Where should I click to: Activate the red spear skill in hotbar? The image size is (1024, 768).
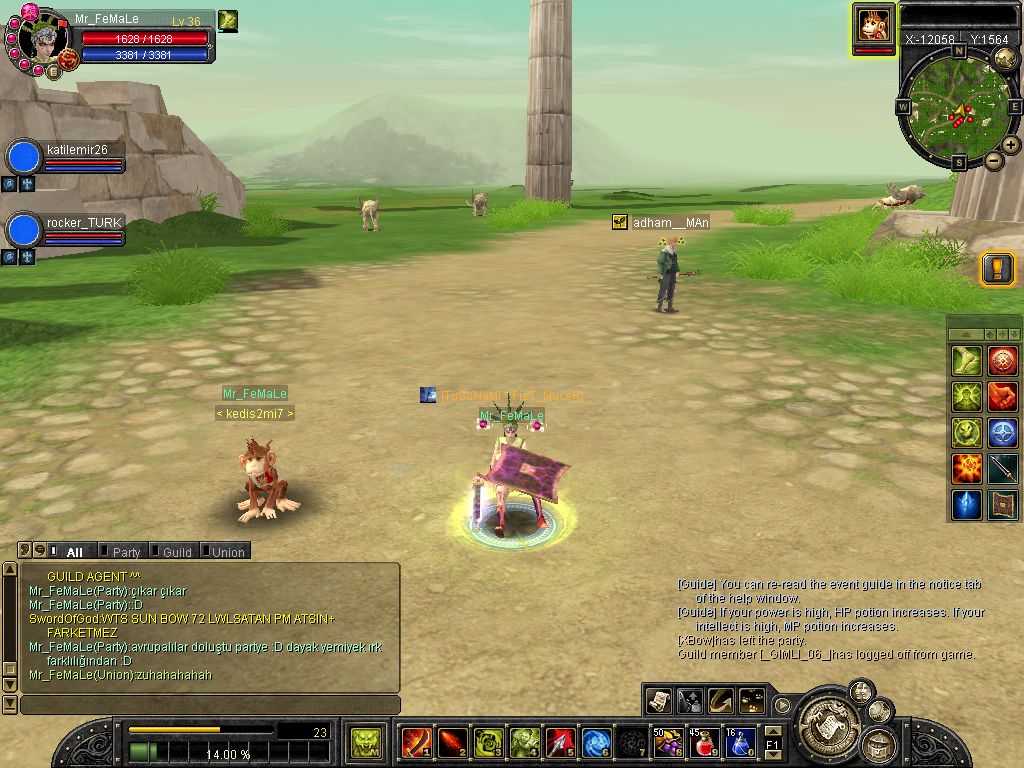coord(560,742)
